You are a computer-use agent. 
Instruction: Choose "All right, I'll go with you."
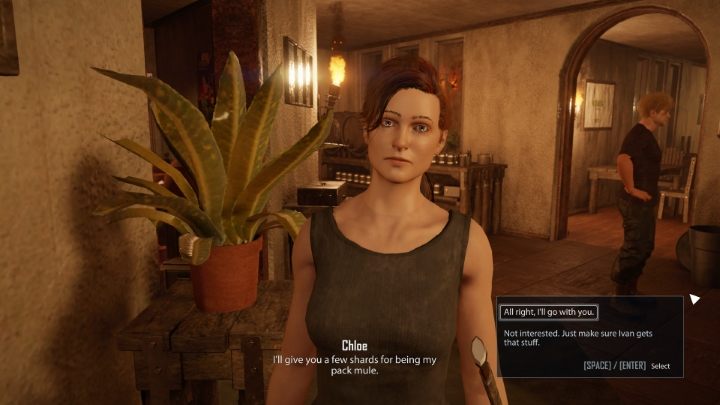(549, 312)
